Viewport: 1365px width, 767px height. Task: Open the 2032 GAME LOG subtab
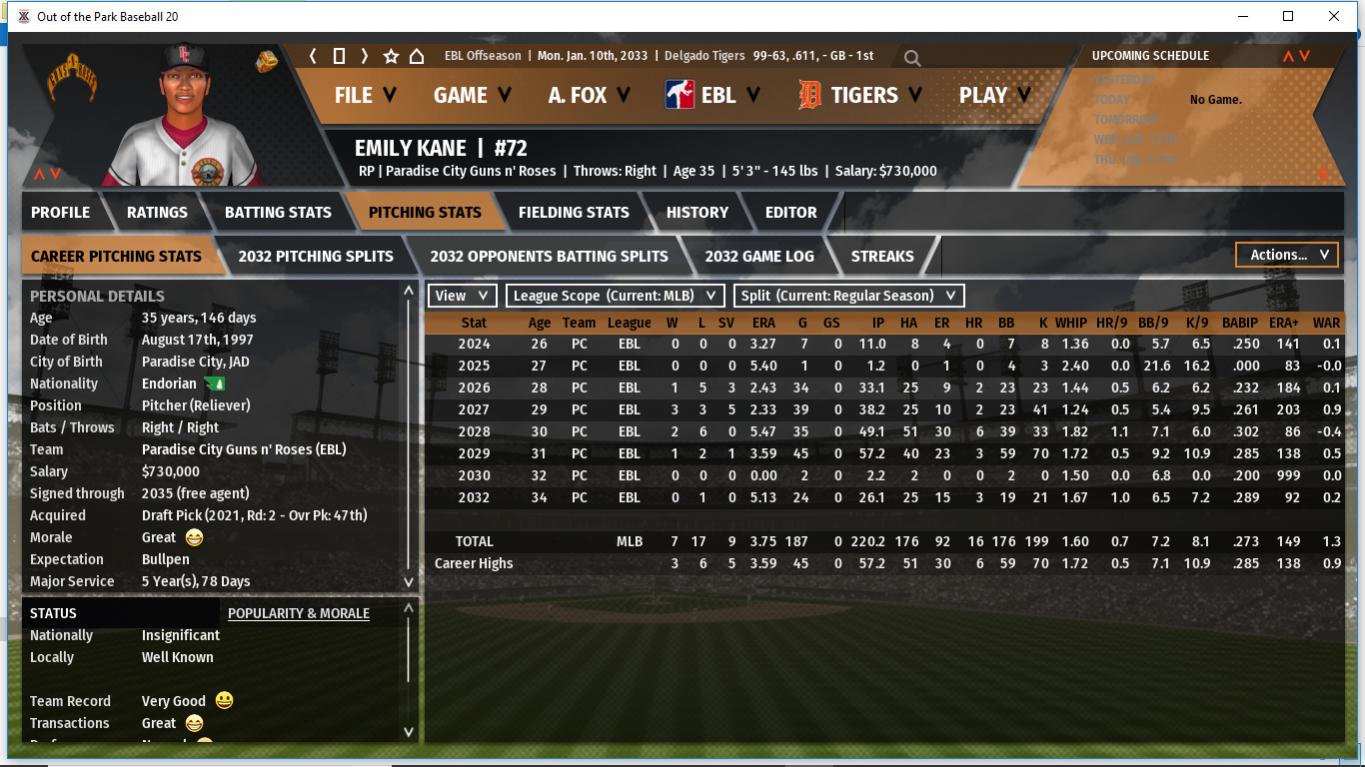click(759, 256)
